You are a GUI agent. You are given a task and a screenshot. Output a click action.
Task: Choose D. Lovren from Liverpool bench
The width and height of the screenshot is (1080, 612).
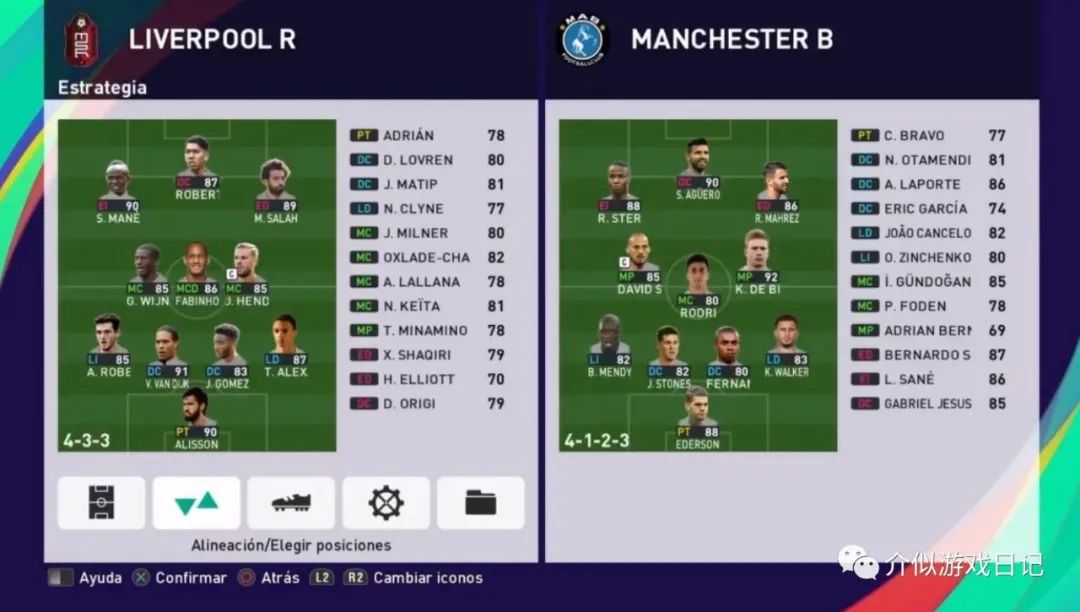click(x=427, y=160)
